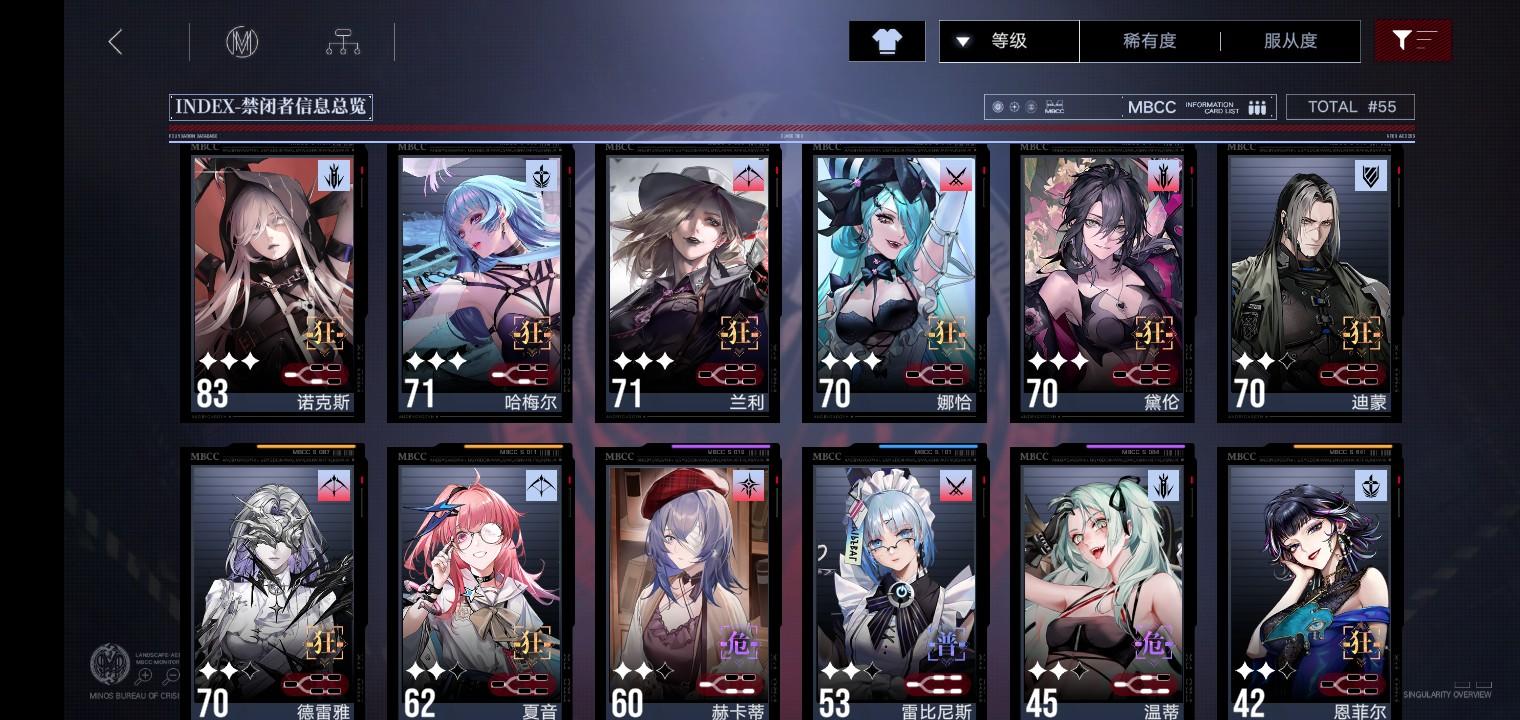This screenshot has height=720, width=1520.
Task: Click the circular Minos M emblem
Action: click(240, 41)
